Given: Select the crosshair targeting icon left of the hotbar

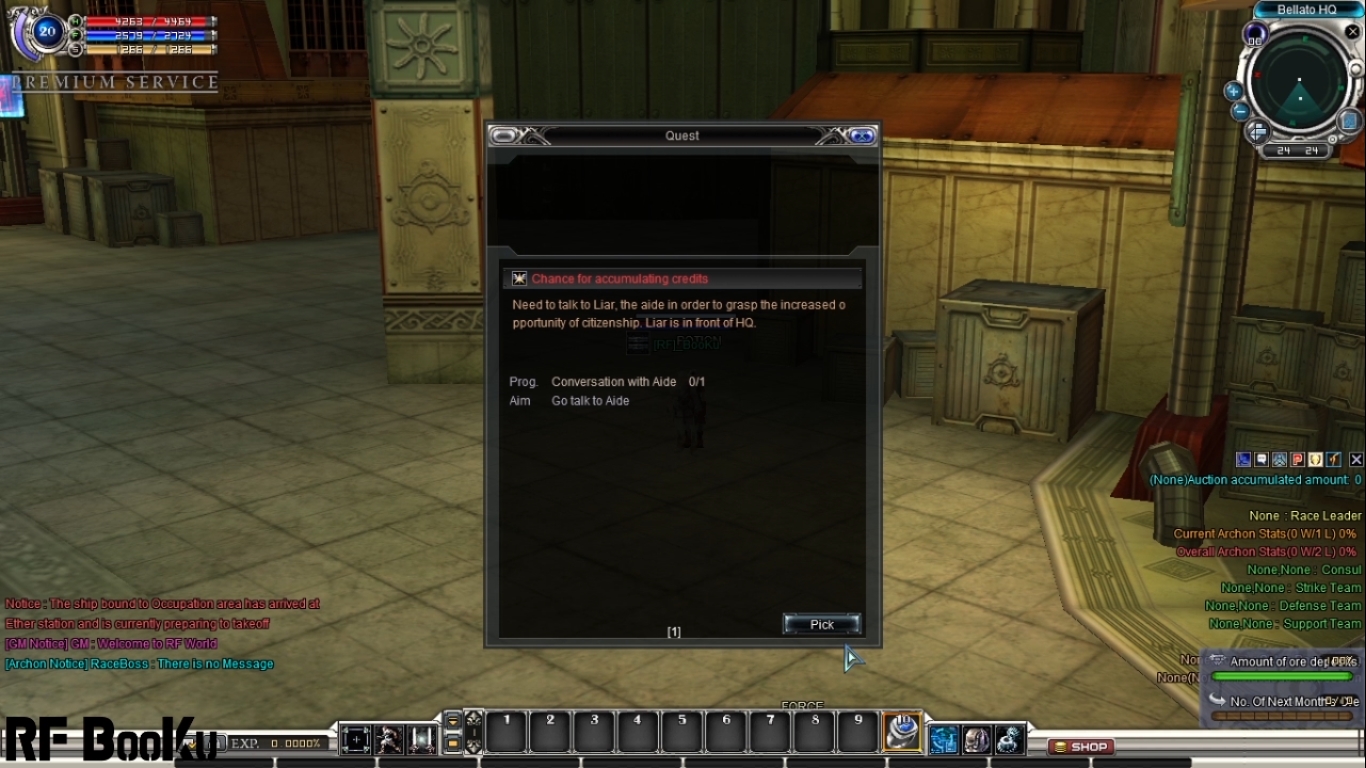Looking at the screenshot, I should [356, 740].
